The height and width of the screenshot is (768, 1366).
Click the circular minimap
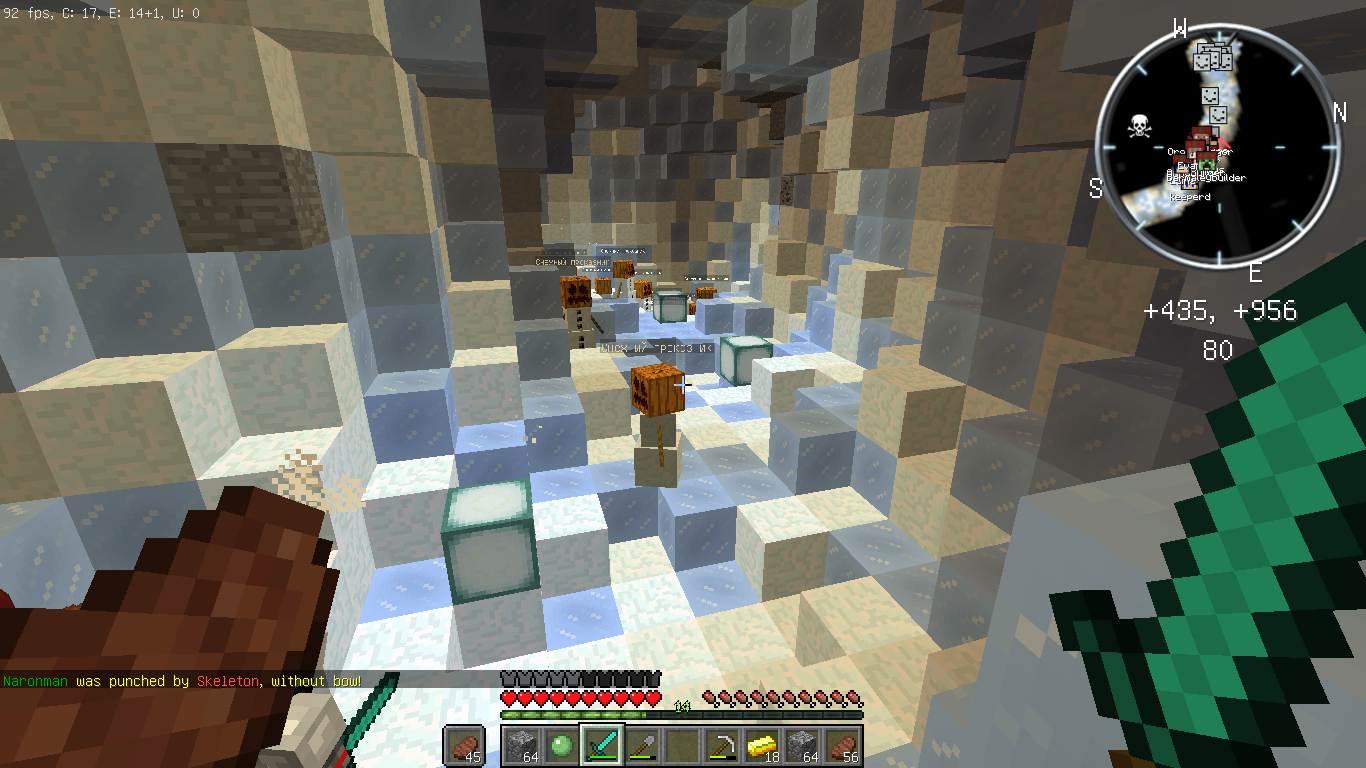pyautogui.click(x=1218, y=146)
